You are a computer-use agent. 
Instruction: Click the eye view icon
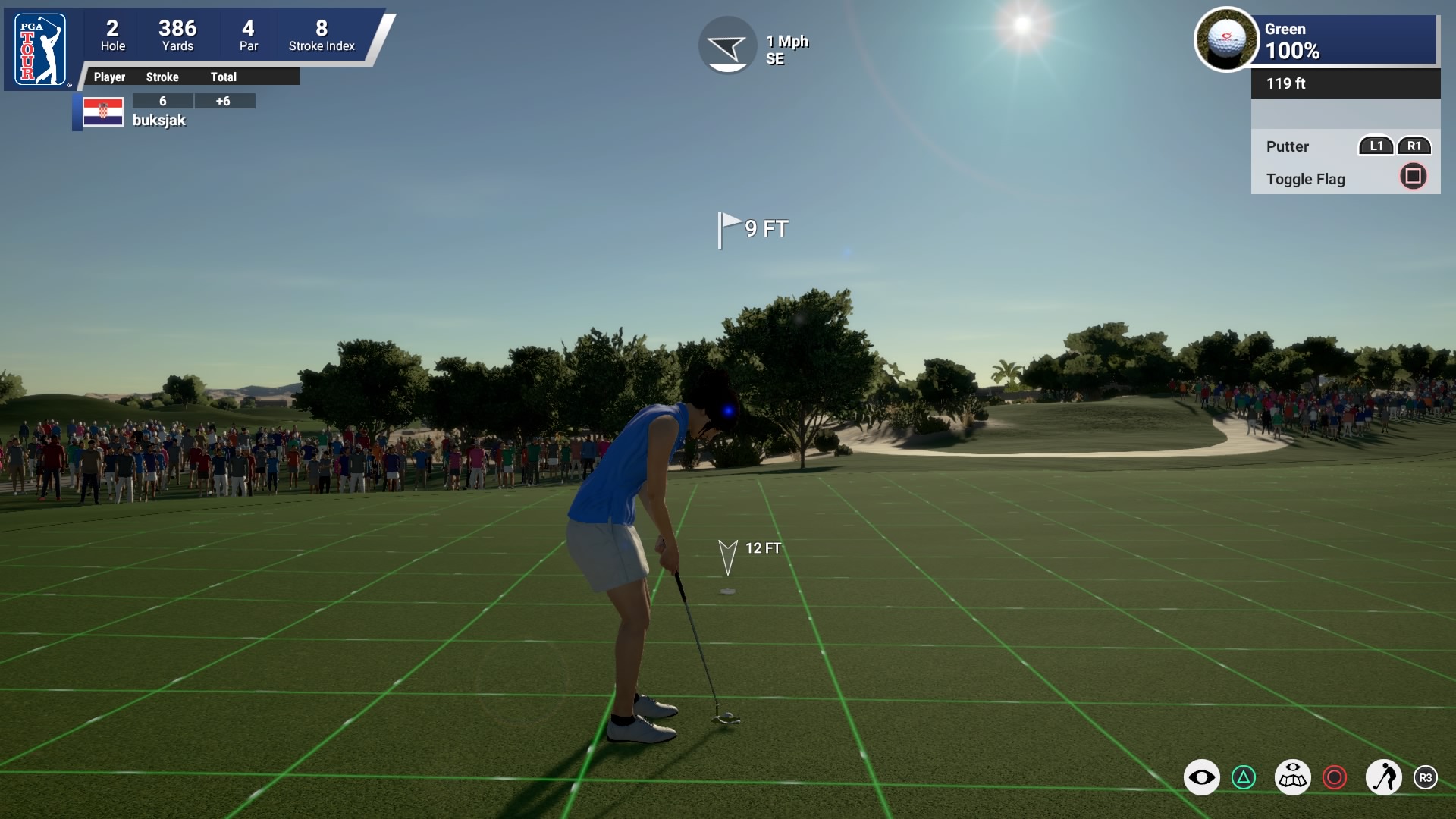(1201, 777)
